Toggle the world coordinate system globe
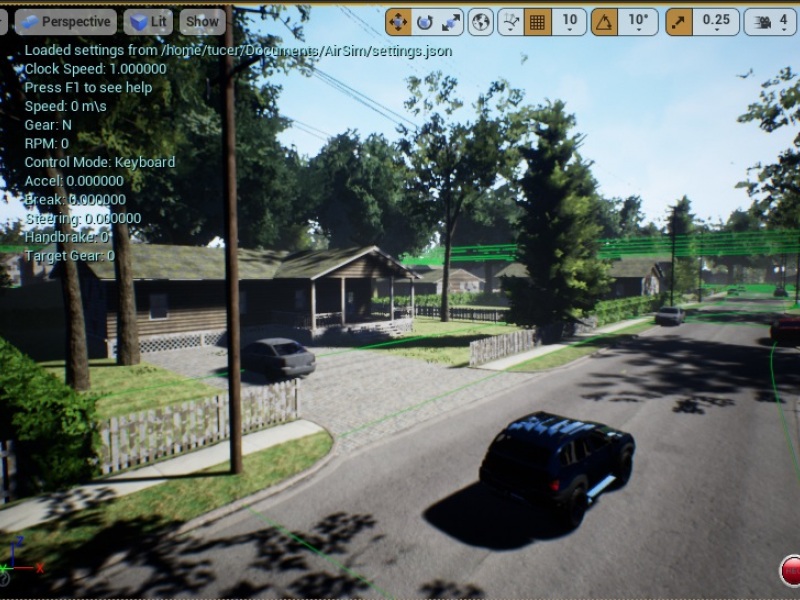The width and height of the screenshot is (800, 600). pyautogui.click(x=481, y=21)
